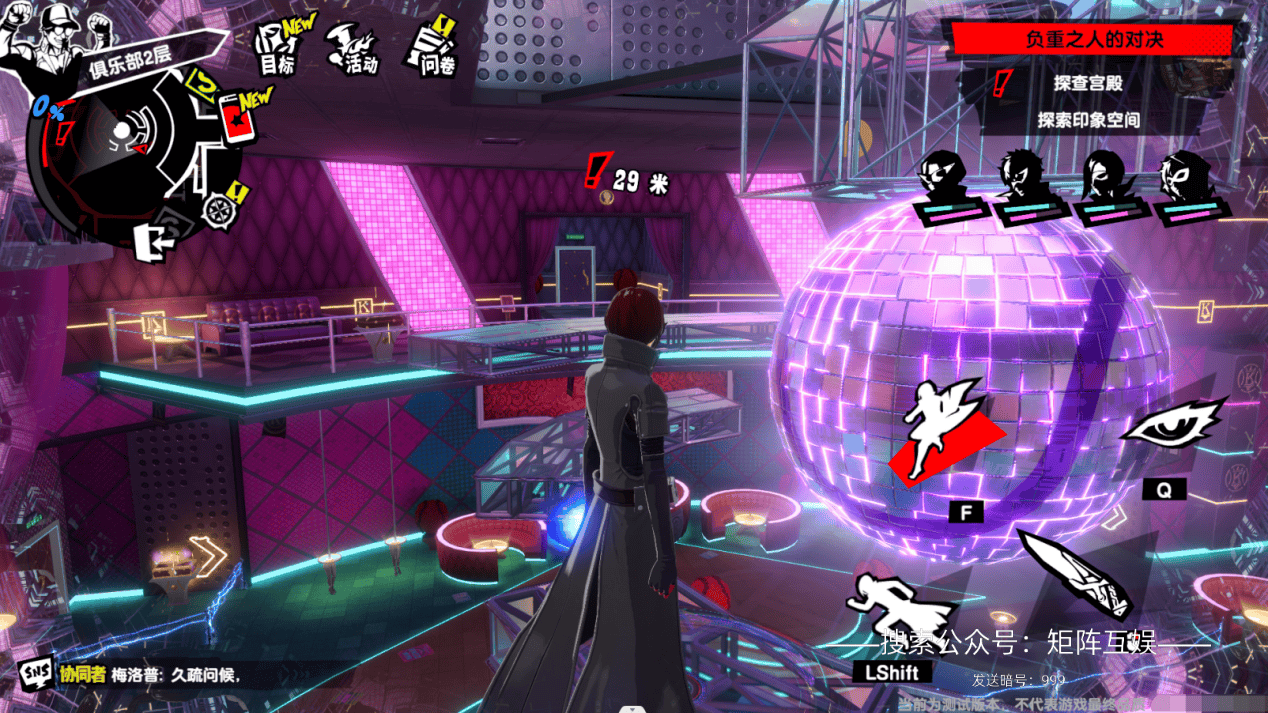1268x713 pixels.
Task: Open the SNS chat message bar
Action: click(150, 673)
